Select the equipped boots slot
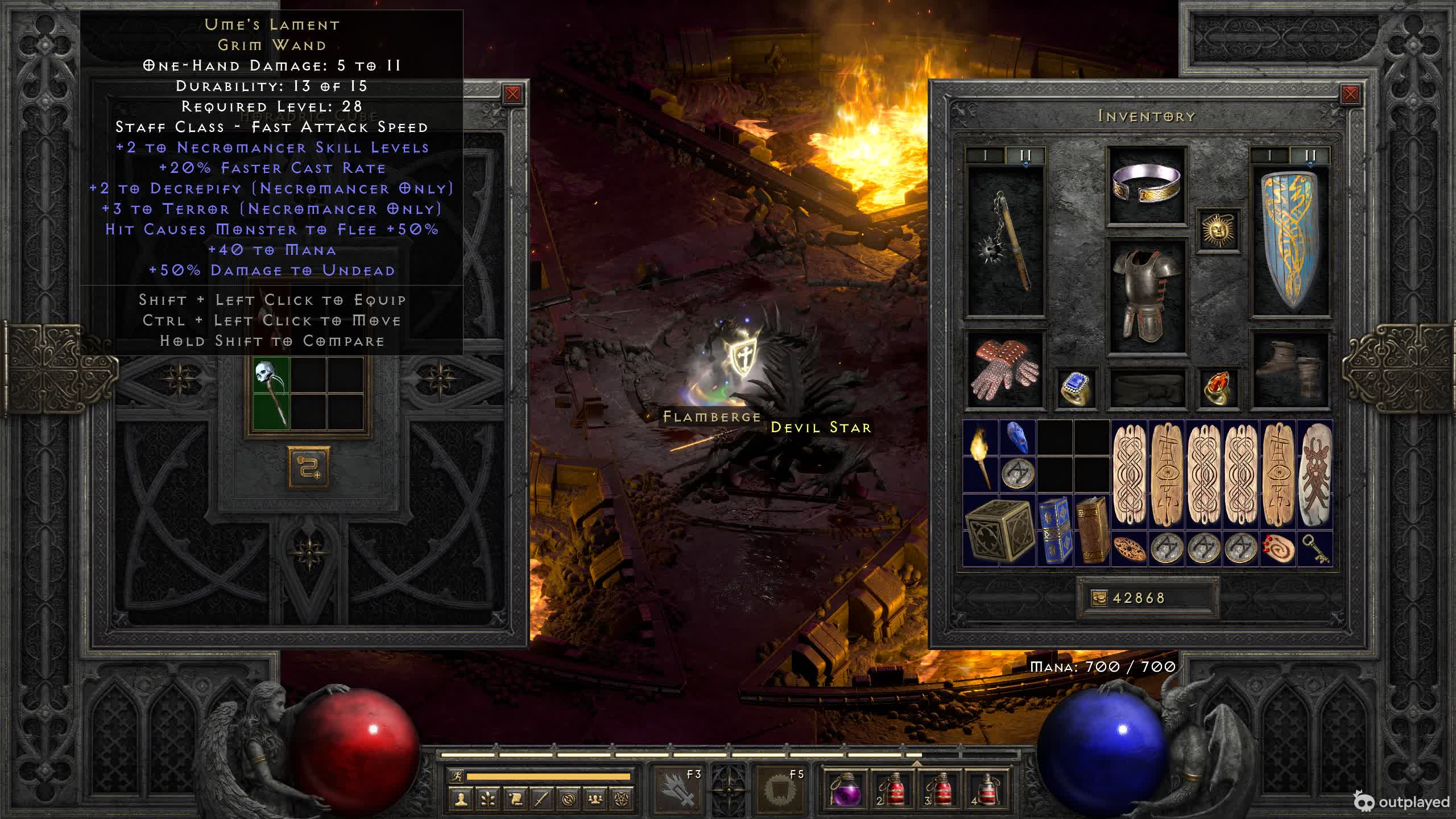 coord(1290,370)
